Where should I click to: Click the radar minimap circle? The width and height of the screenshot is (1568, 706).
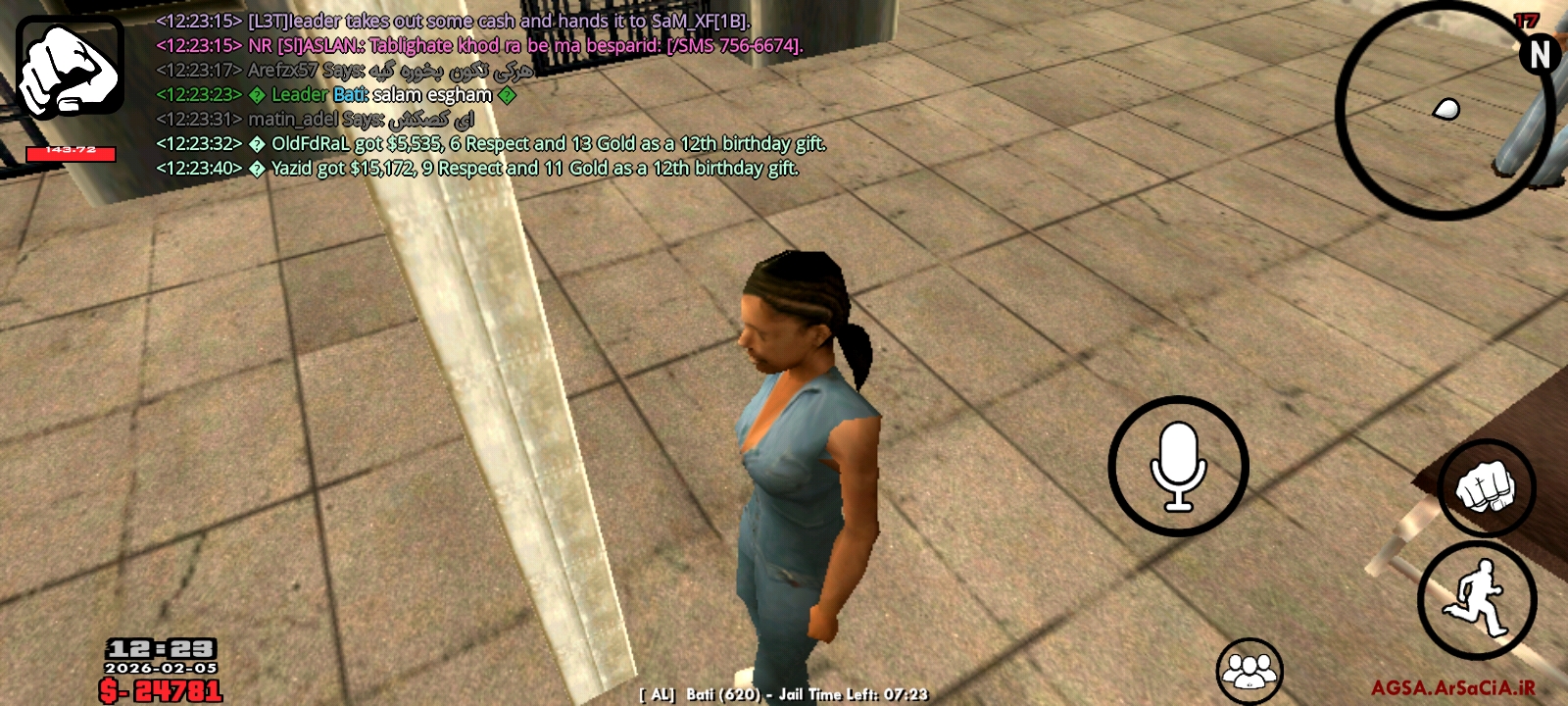(1442, 105)
